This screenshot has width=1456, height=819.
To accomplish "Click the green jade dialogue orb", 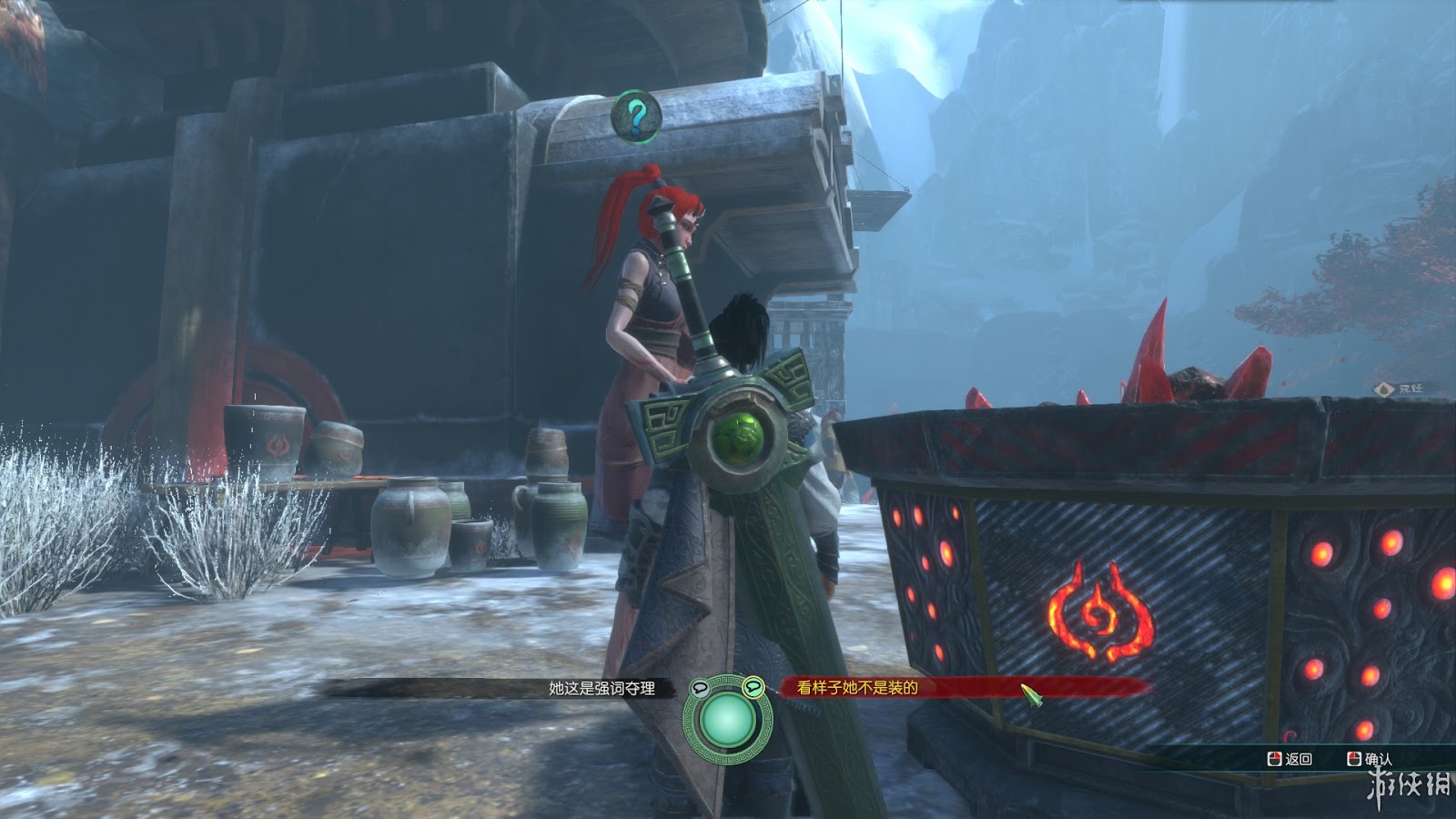I will pos(726,720).
